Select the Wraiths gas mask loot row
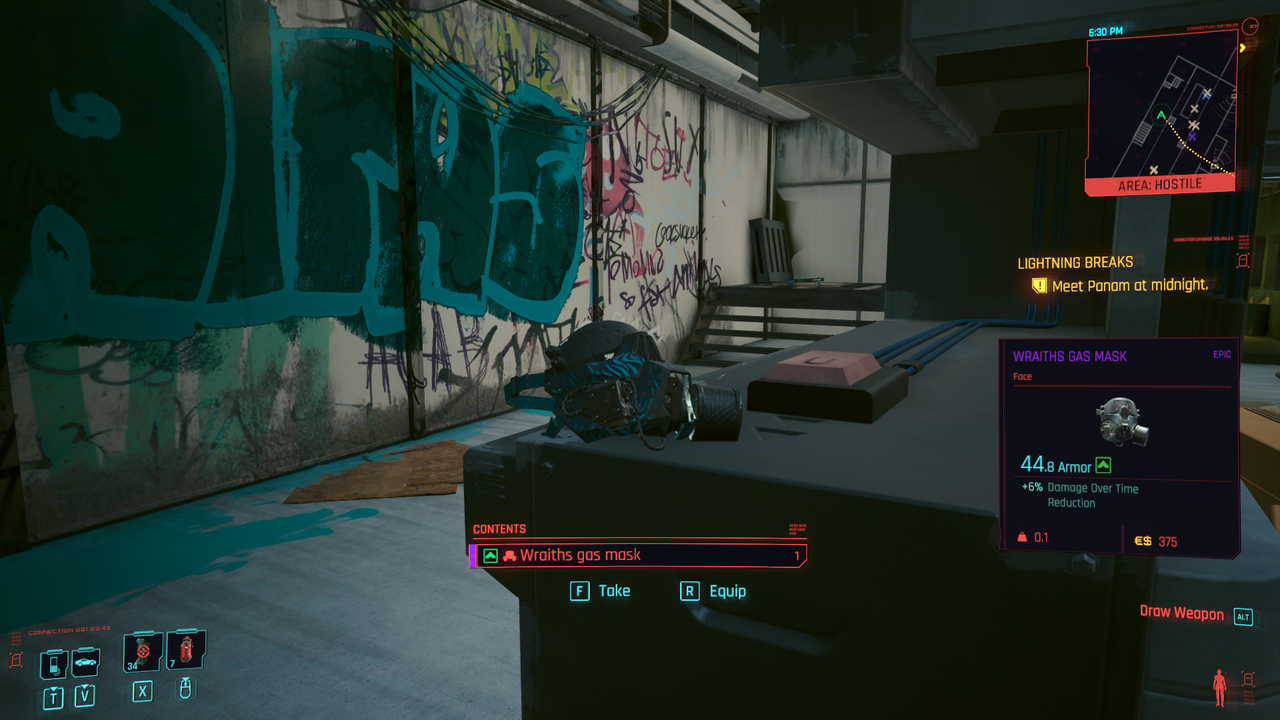 638,555
